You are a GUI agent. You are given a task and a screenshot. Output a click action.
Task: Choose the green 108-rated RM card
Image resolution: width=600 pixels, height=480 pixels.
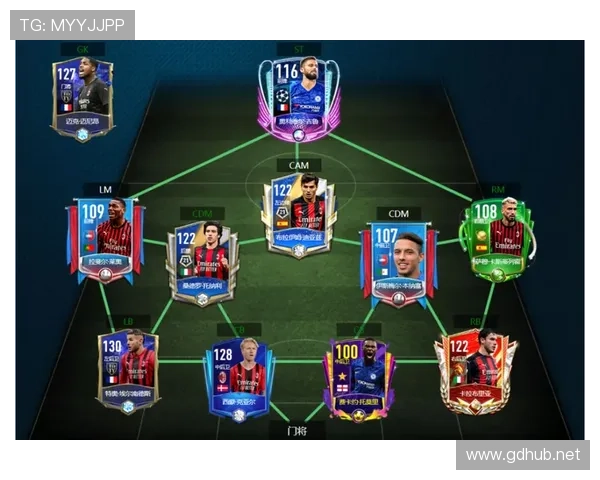pyautogui.click(x=496, y=240)
